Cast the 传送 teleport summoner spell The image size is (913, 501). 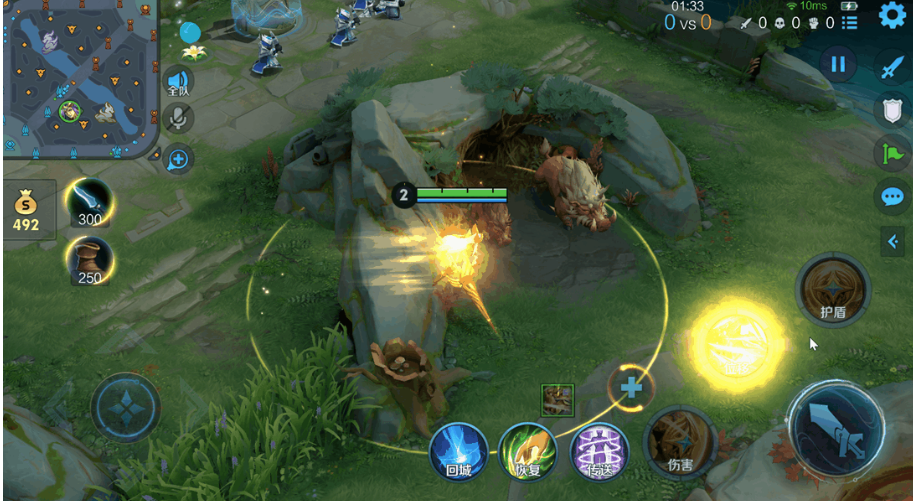pyautogui.click(x=598, y=450)
